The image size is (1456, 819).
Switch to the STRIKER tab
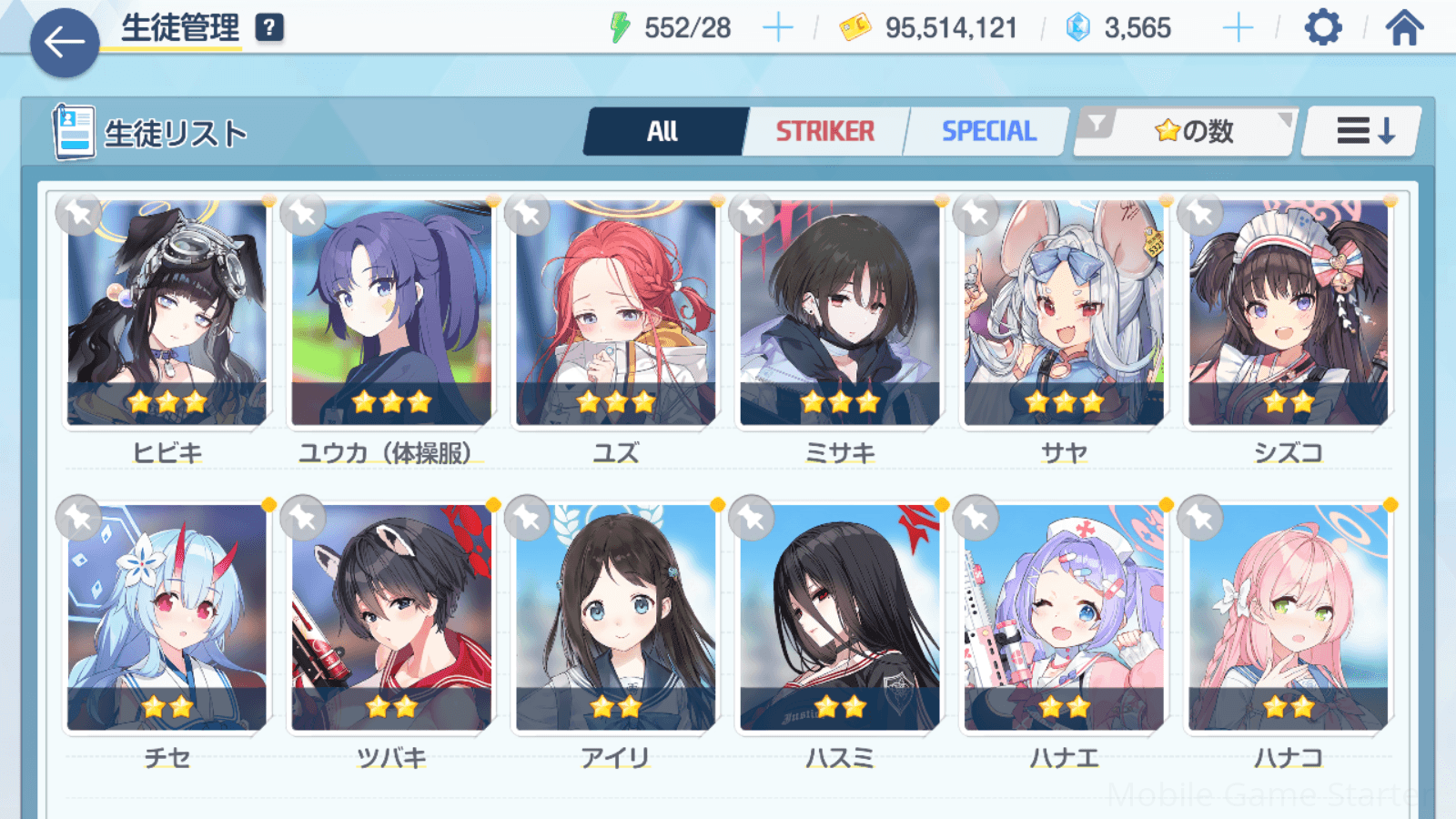pos(824,132)
